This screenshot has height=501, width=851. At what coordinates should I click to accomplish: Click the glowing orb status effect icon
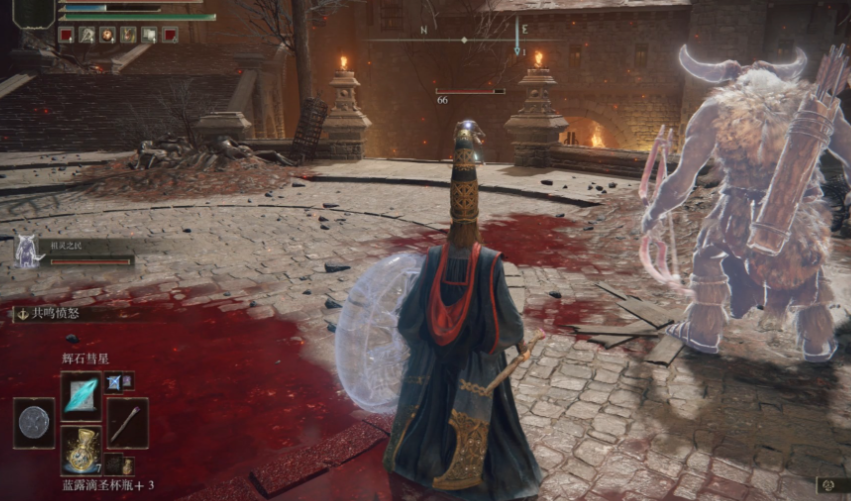[x=107, y=35]
